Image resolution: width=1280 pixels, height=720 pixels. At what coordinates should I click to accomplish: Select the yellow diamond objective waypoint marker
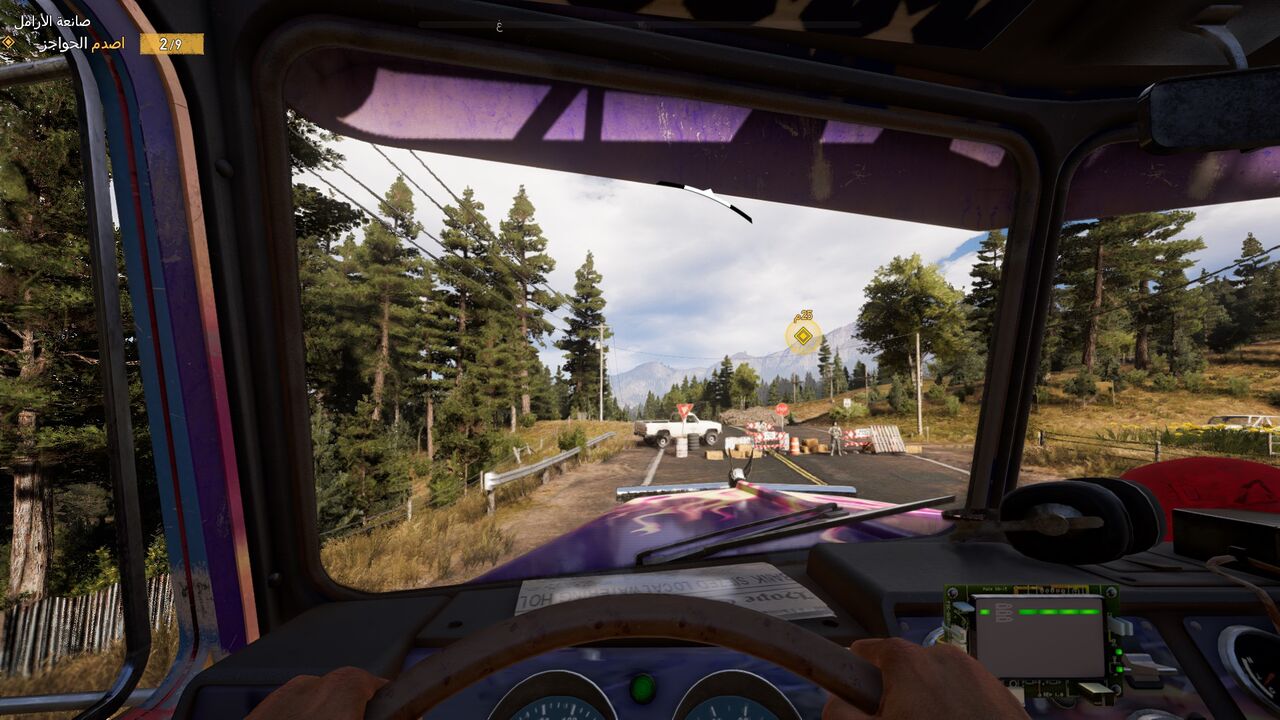coord(803,336)
